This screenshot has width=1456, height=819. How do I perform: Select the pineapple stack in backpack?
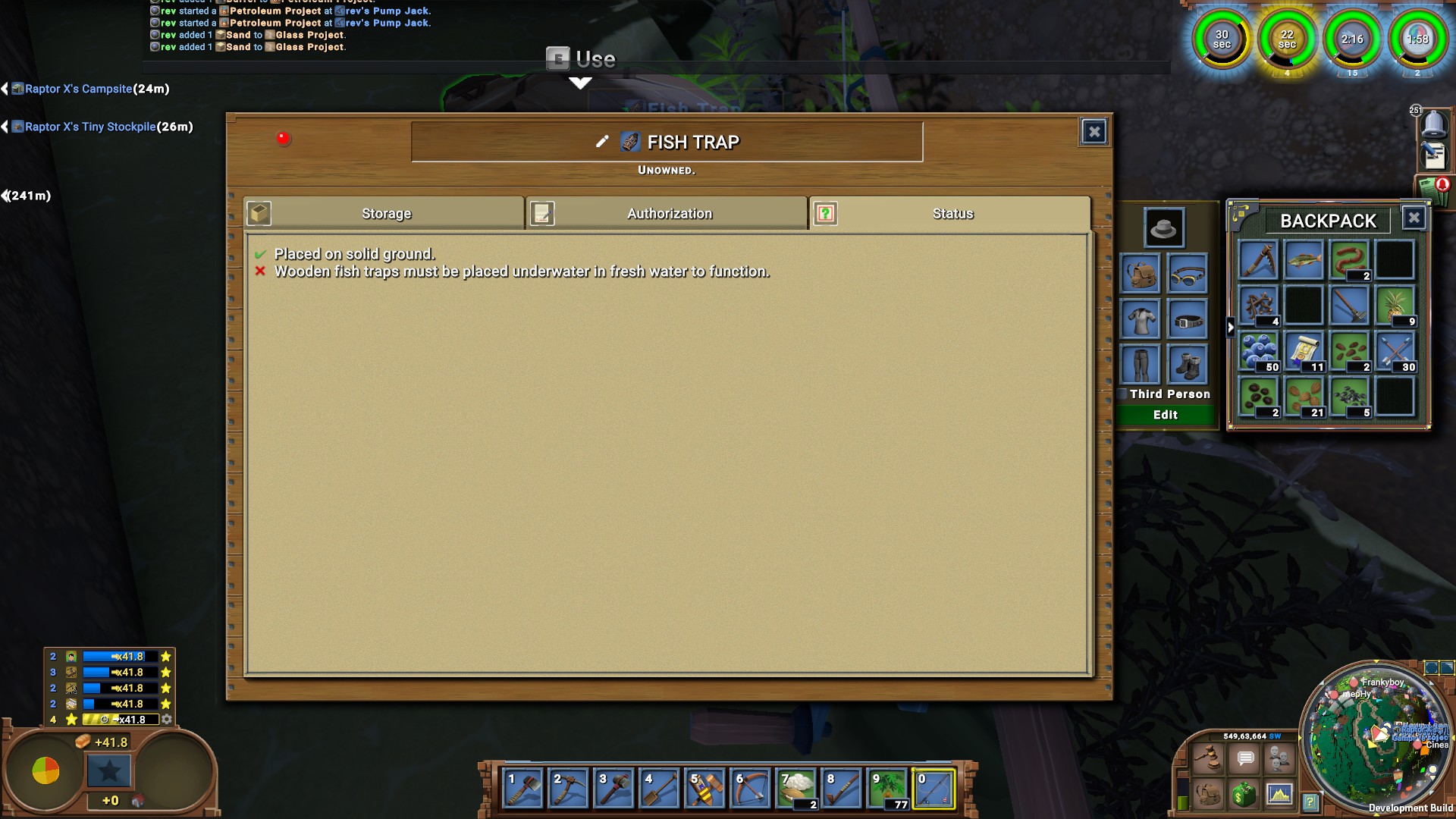1395,306
